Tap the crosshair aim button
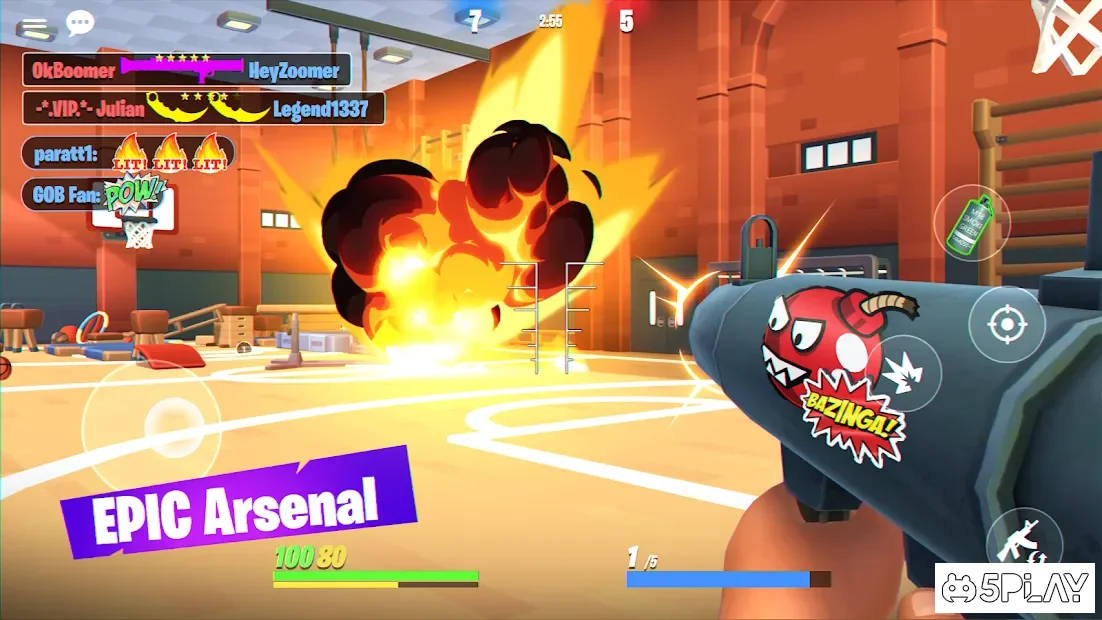Image resolution: width=1102 pixels, height=620 pixels. (1006, 324)
